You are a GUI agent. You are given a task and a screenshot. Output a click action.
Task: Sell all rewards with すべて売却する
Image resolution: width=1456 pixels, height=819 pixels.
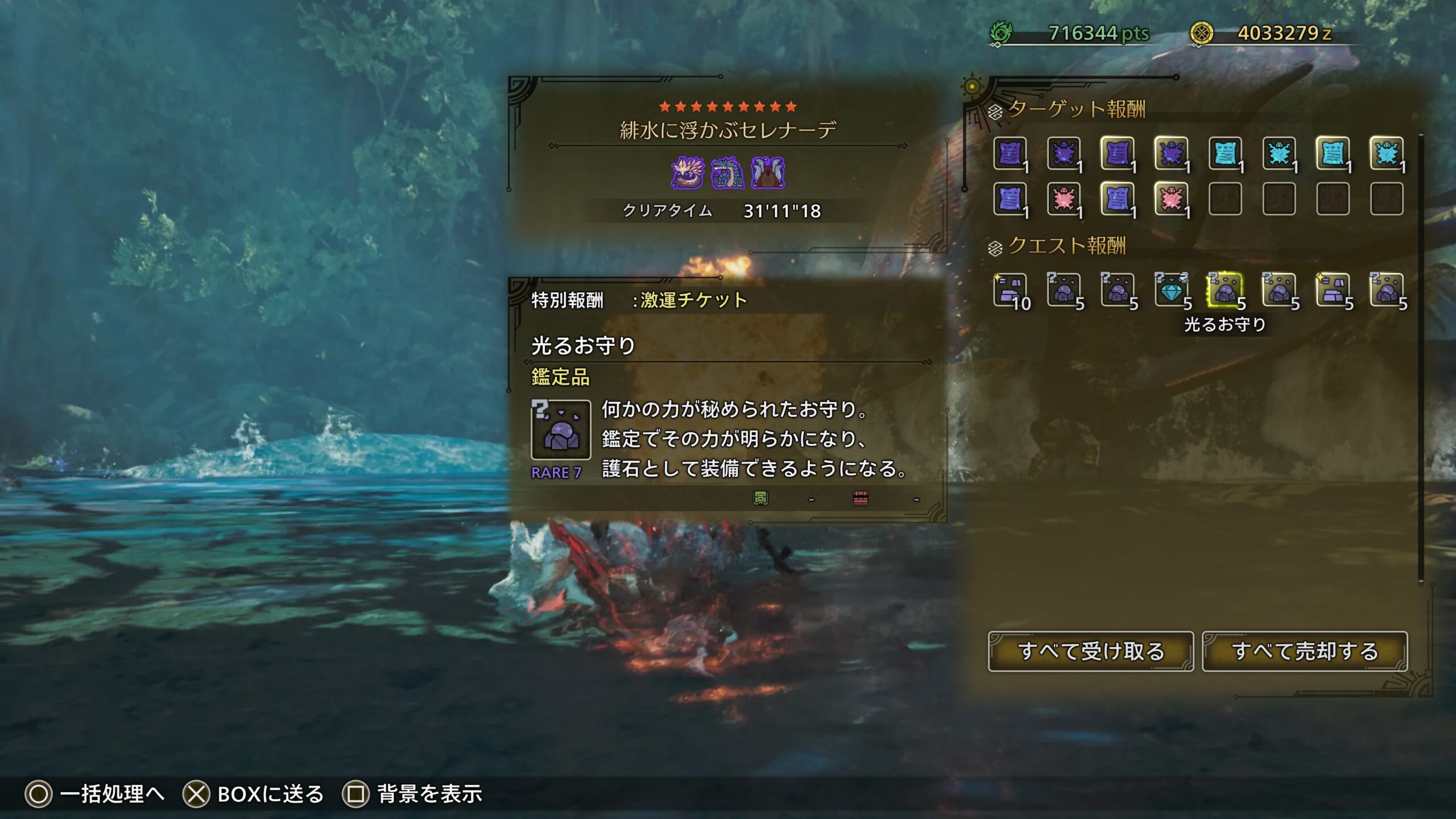point(1305,651)
